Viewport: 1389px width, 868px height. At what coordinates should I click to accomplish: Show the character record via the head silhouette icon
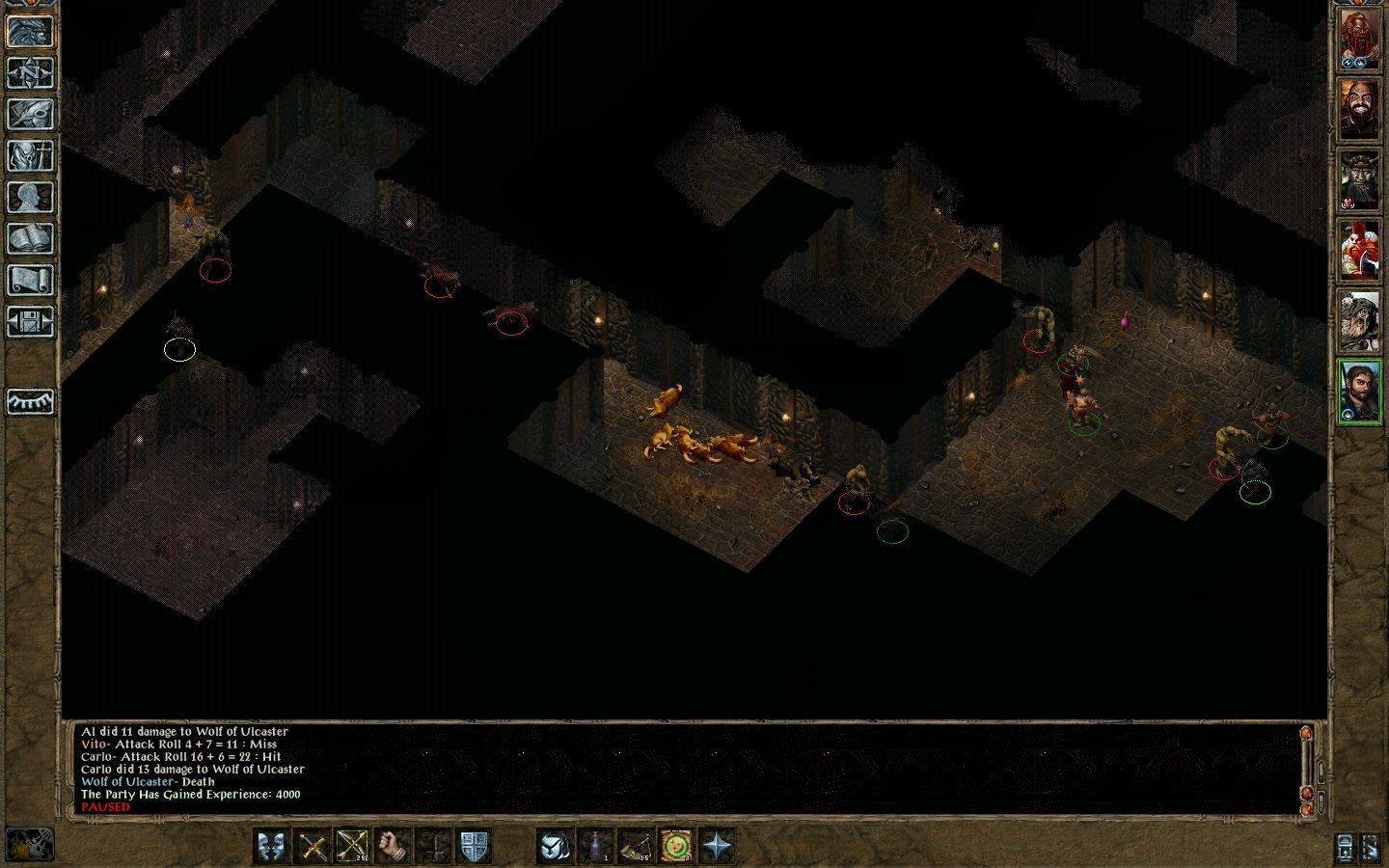pos(30,197)
